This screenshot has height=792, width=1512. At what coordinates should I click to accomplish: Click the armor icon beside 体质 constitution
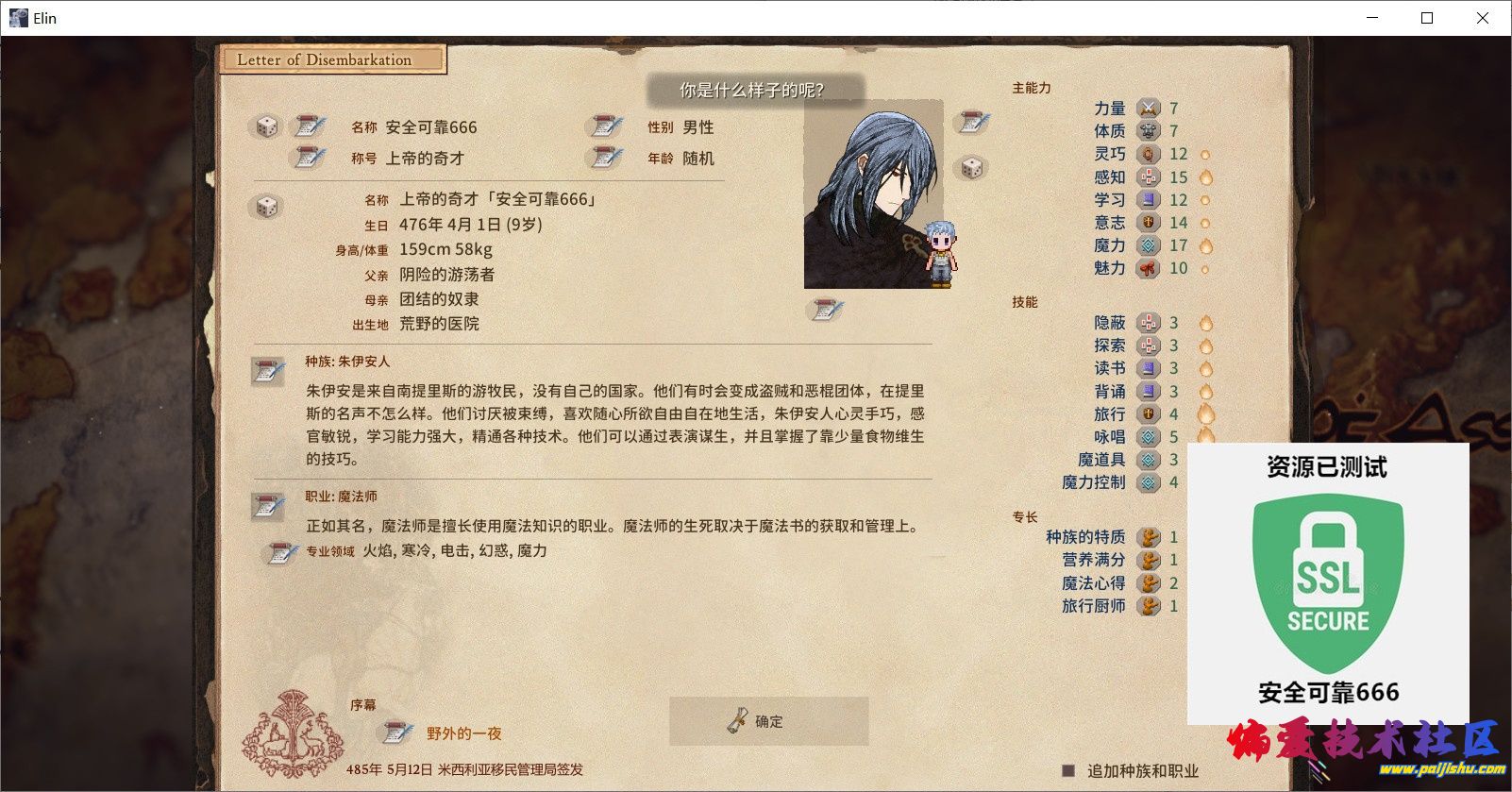[1149, 130]
